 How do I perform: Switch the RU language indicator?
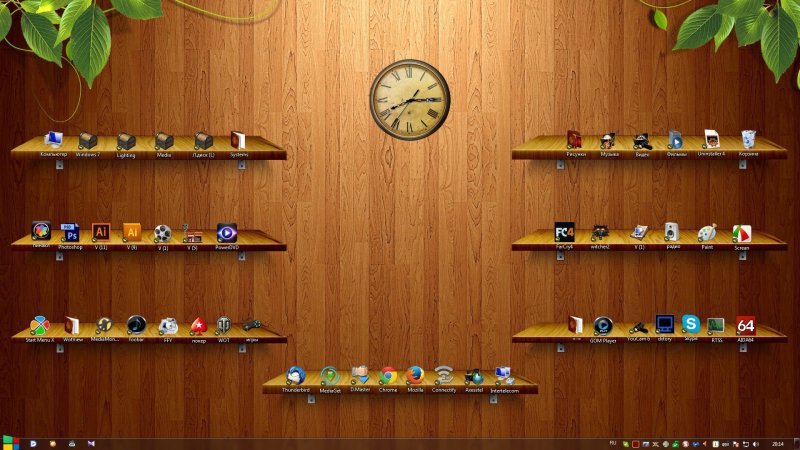coord(612,441)
